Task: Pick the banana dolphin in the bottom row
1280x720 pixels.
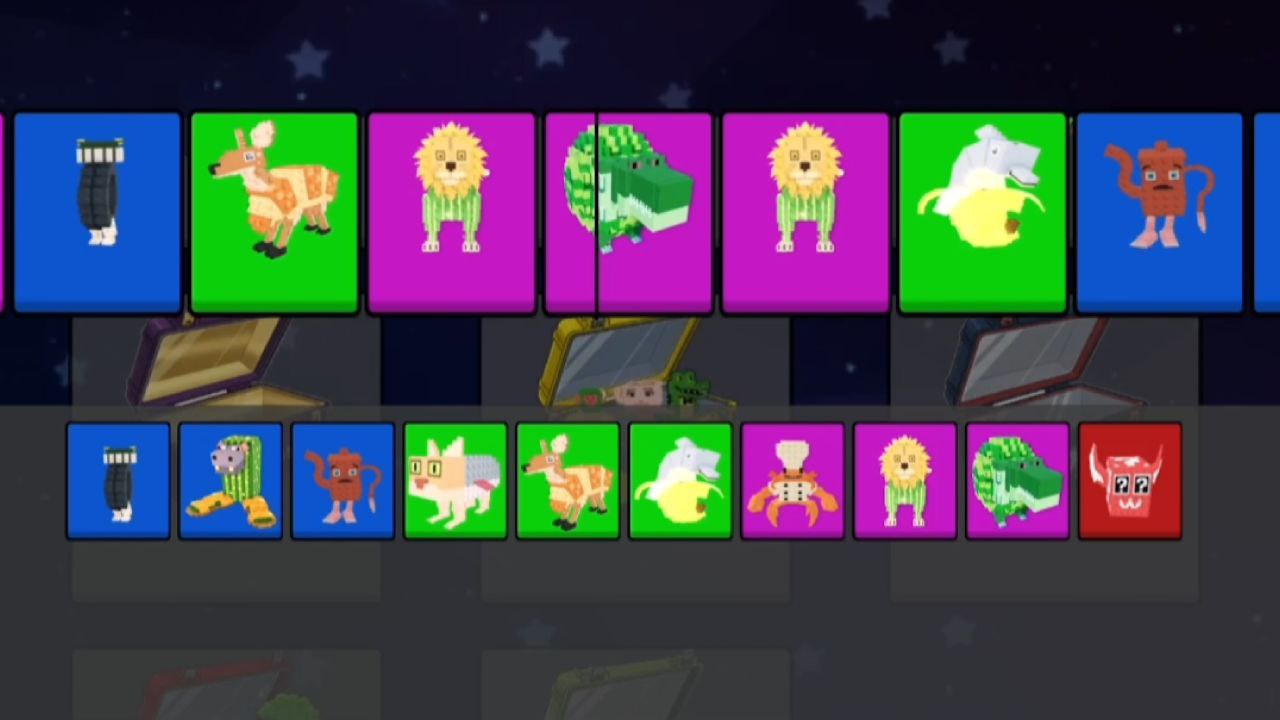Action: (x=680, y=481)
